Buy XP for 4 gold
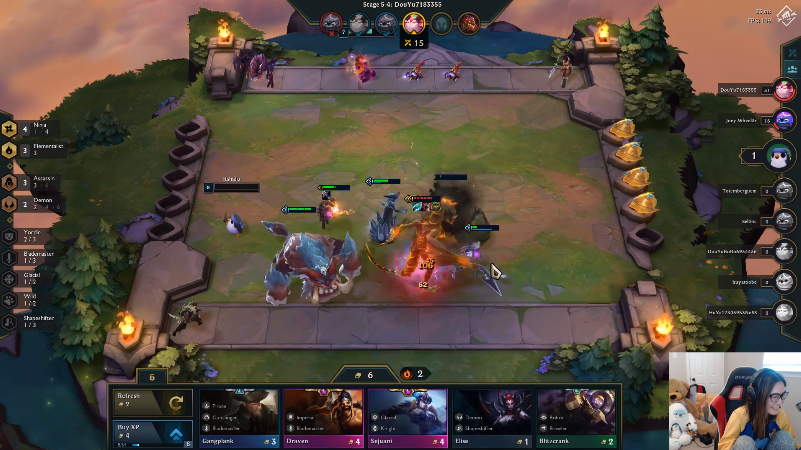Image resolution: width=801 pixels, height=450 pixels. tap(150, 434)
